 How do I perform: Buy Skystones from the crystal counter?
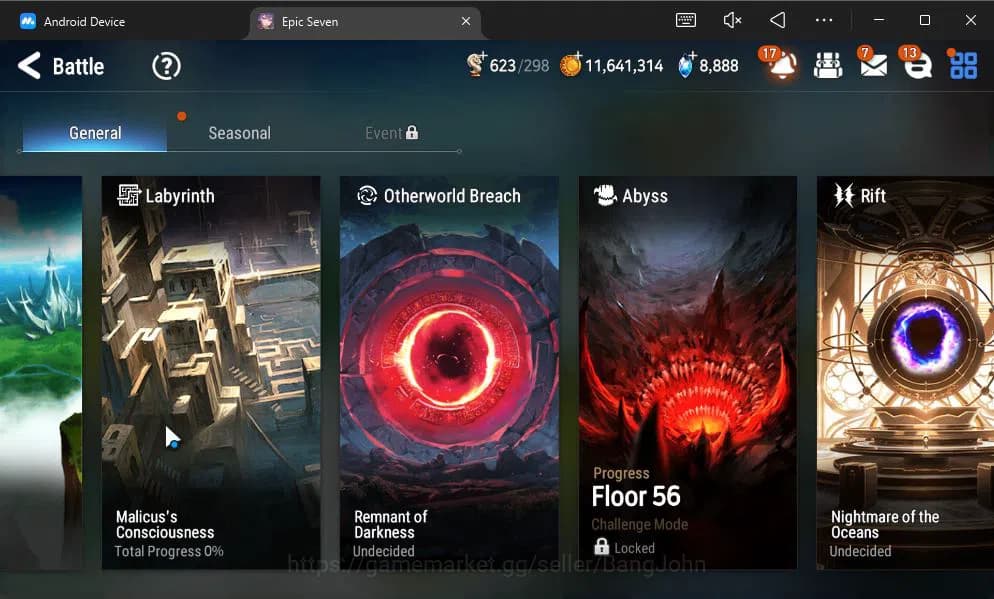[686, 65]
